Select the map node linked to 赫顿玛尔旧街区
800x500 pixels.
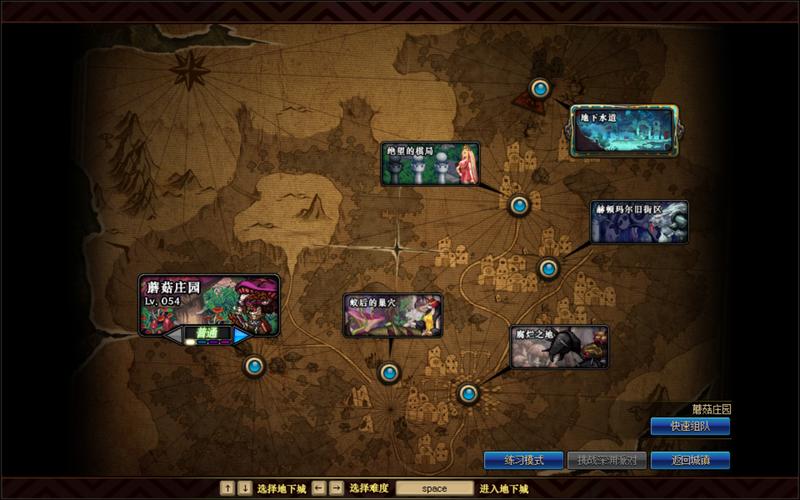coord(548,268)
